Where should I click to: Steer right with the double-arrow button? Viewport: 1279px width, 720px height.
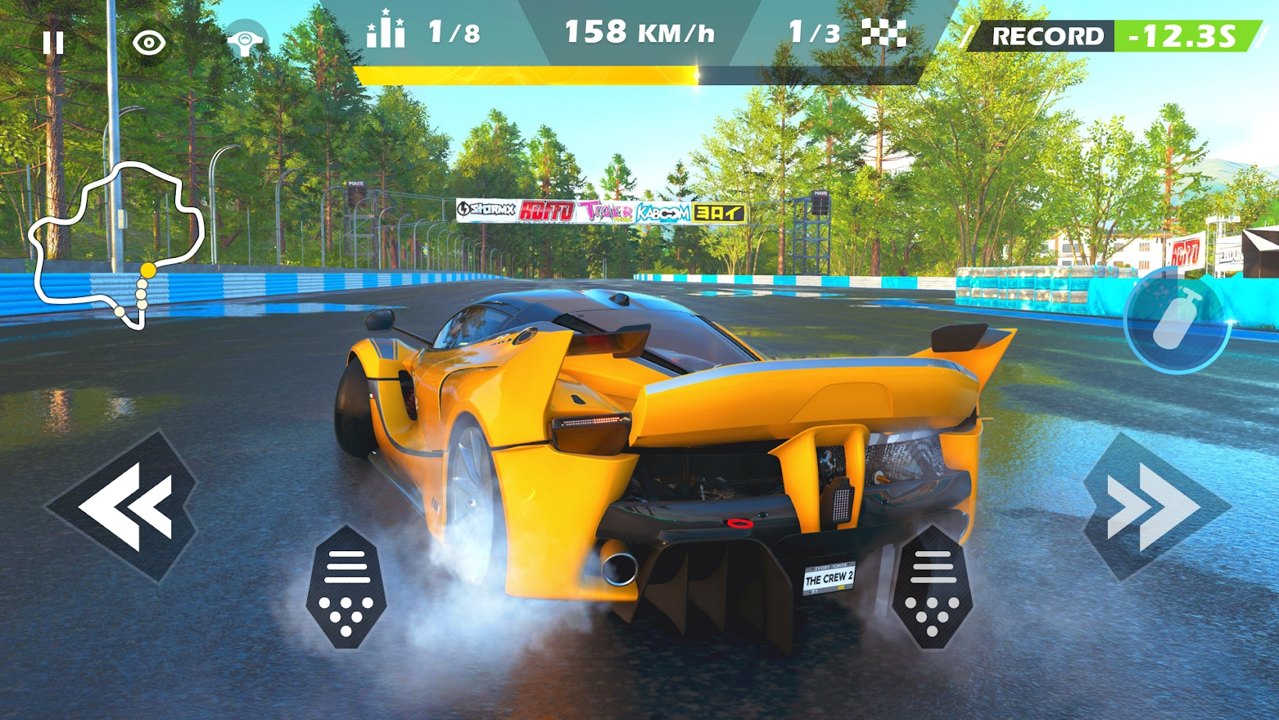[x=1155, y=506]
